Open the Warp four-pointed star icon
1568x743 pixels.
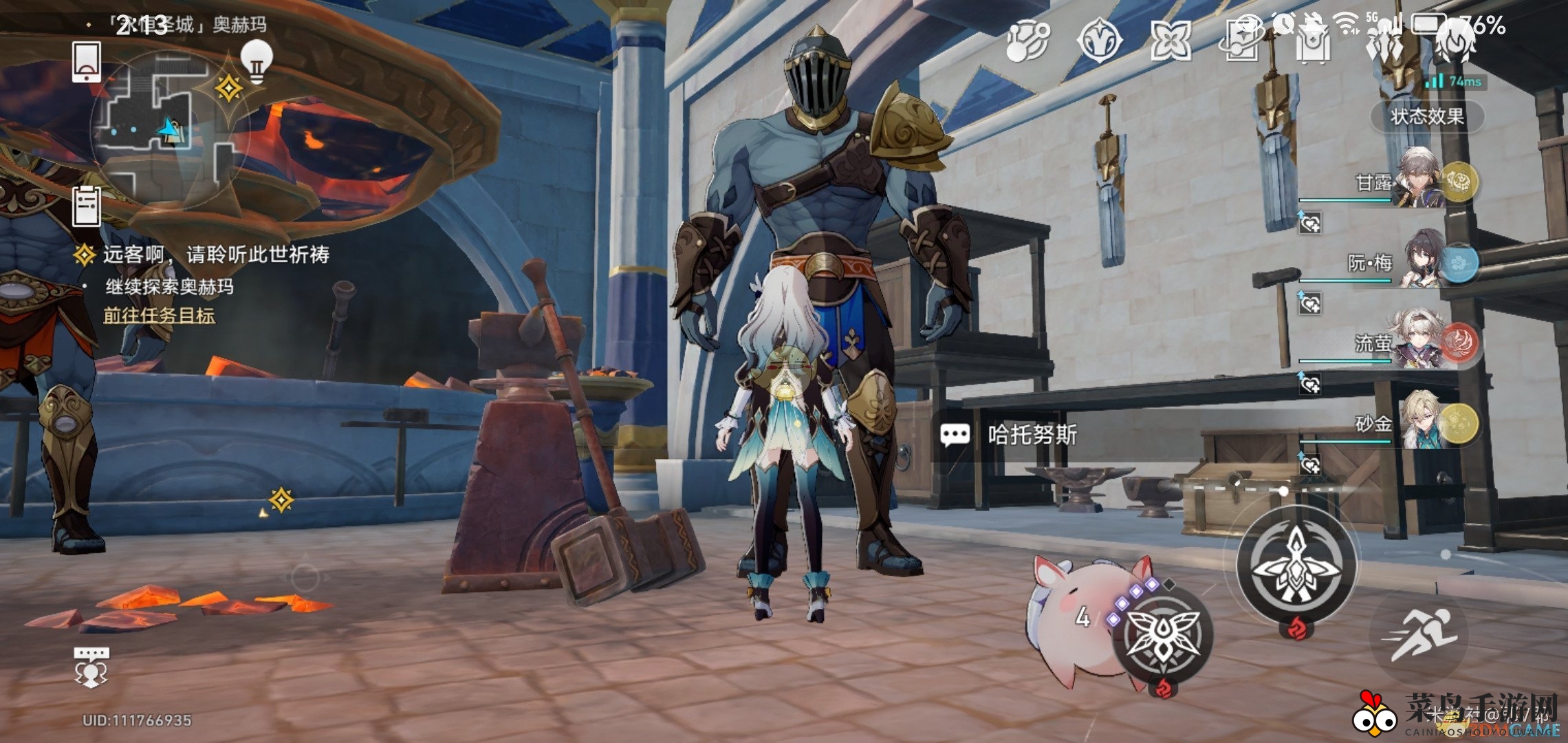pyautogui.click(x=1171, y=40)
